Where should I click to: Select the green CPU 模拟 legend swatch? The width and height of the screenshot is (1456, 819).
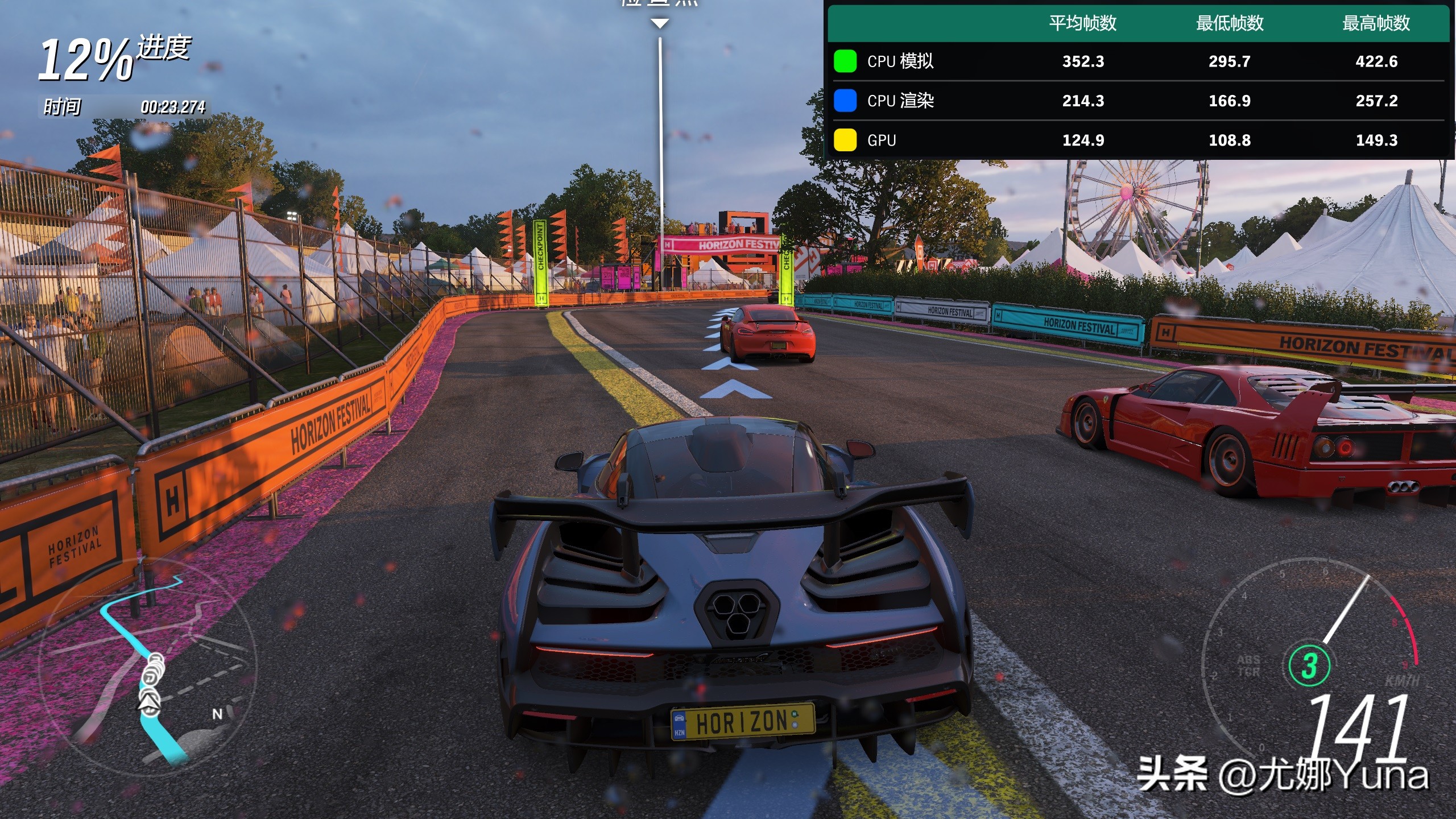pyautogui.click(x=845, y=61)
